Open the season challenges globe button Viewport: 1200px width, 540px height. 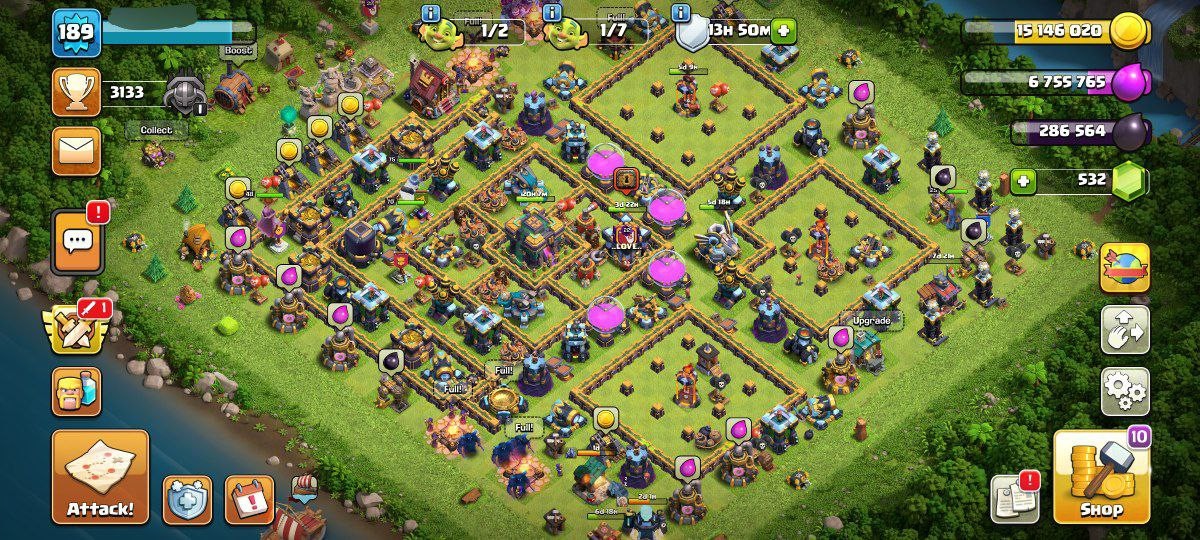point(1125,268)
